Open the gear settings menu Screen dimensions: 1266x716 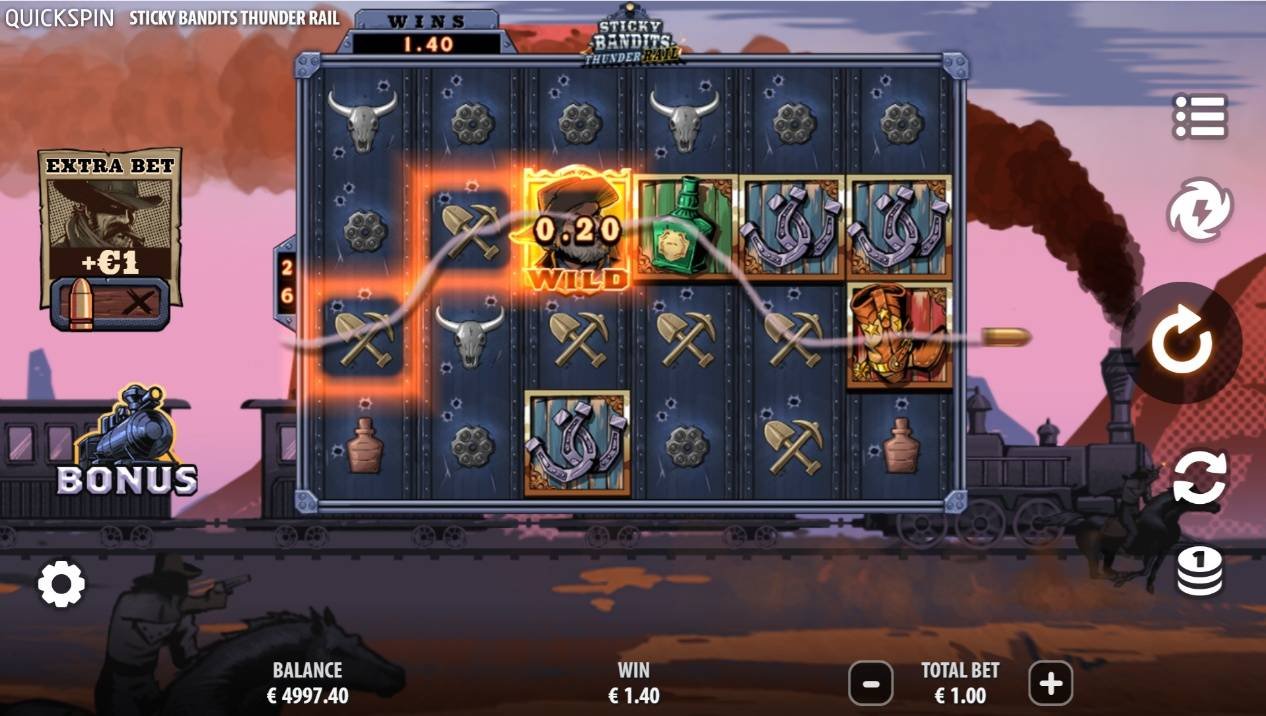click(61, 583)
